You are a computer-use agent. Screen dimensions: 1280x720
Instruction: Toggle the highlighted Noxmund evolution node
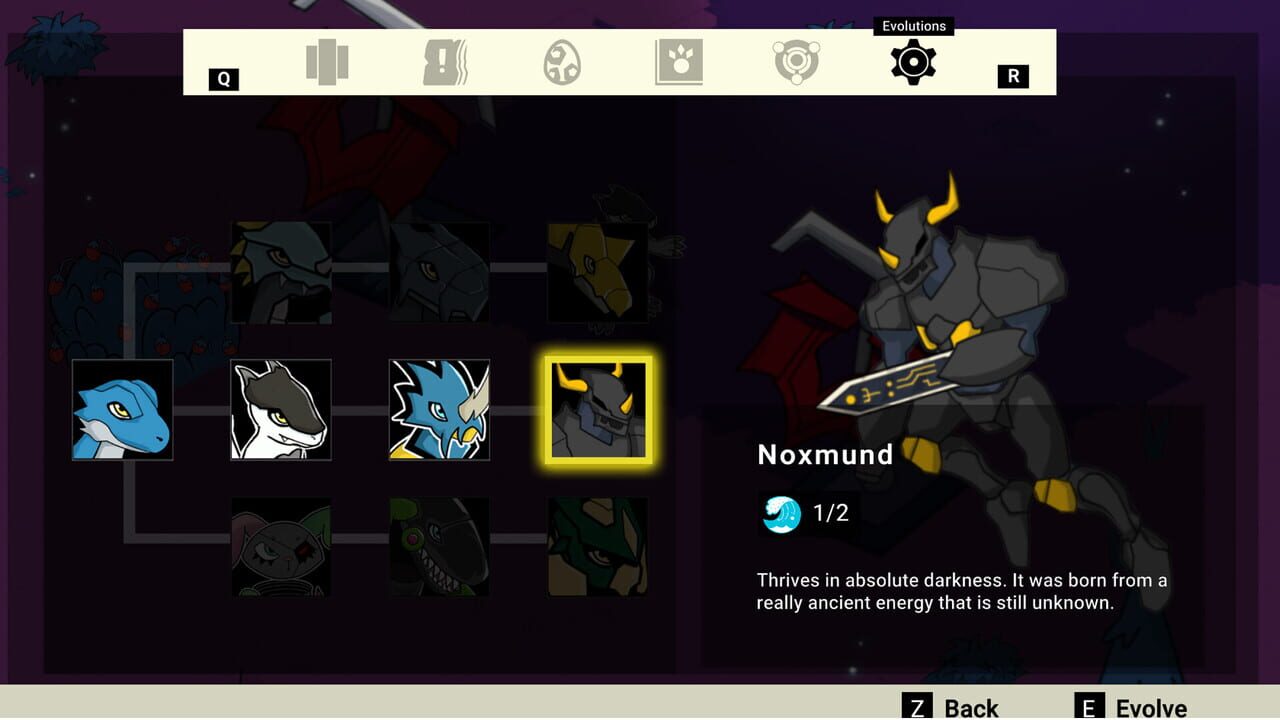(x=596, y=408)
